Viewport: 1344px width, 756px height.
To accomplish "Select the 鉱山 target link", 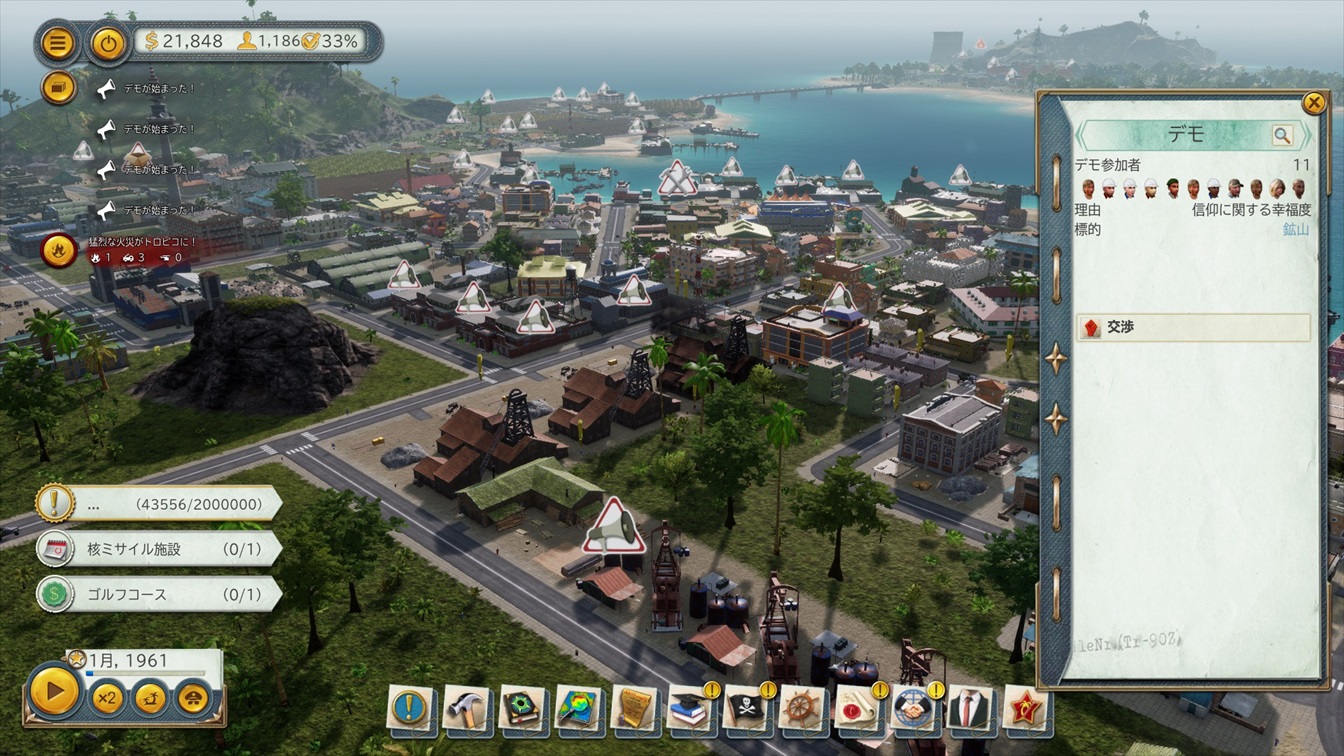I will pyautogui.click(x=1296, y=229).
